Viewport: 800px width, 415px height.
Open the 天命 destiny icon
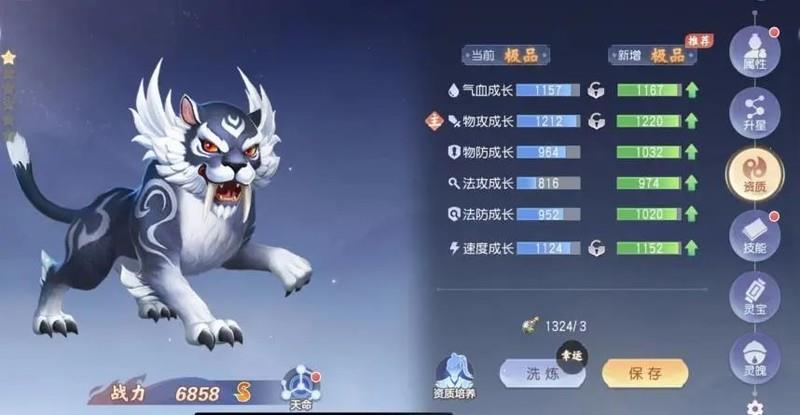pyautogui.click(x=301, y=384)
